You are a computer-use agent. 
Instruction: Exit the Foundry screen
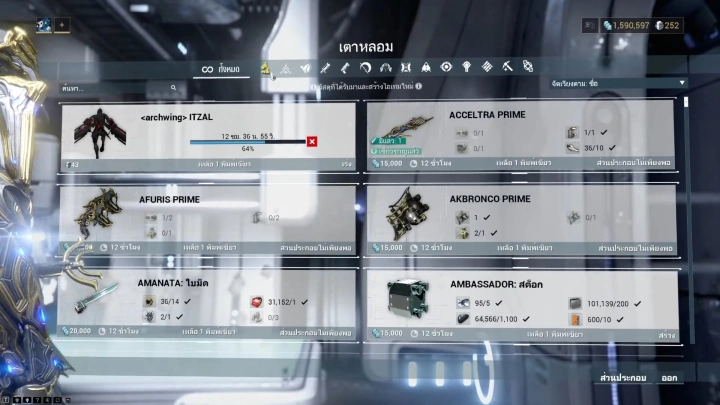pos(670,377)
